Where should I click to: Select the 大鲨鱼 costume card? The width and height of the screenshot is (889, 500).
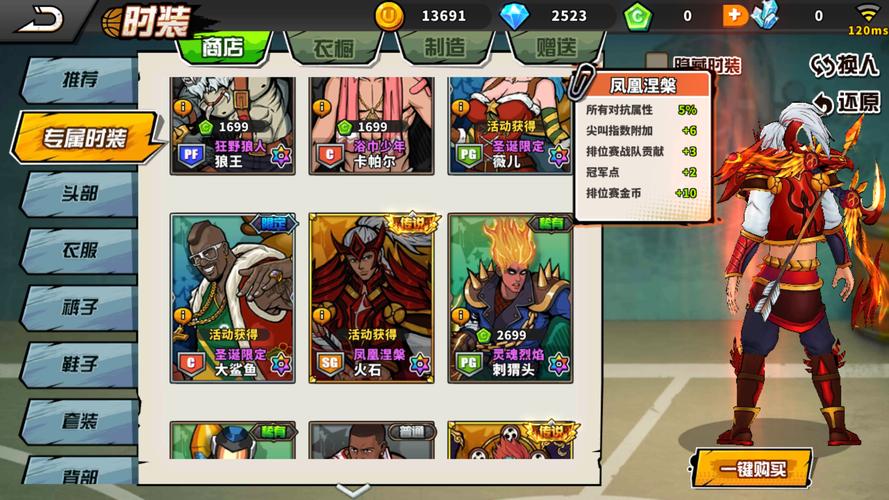click(232, 297)
